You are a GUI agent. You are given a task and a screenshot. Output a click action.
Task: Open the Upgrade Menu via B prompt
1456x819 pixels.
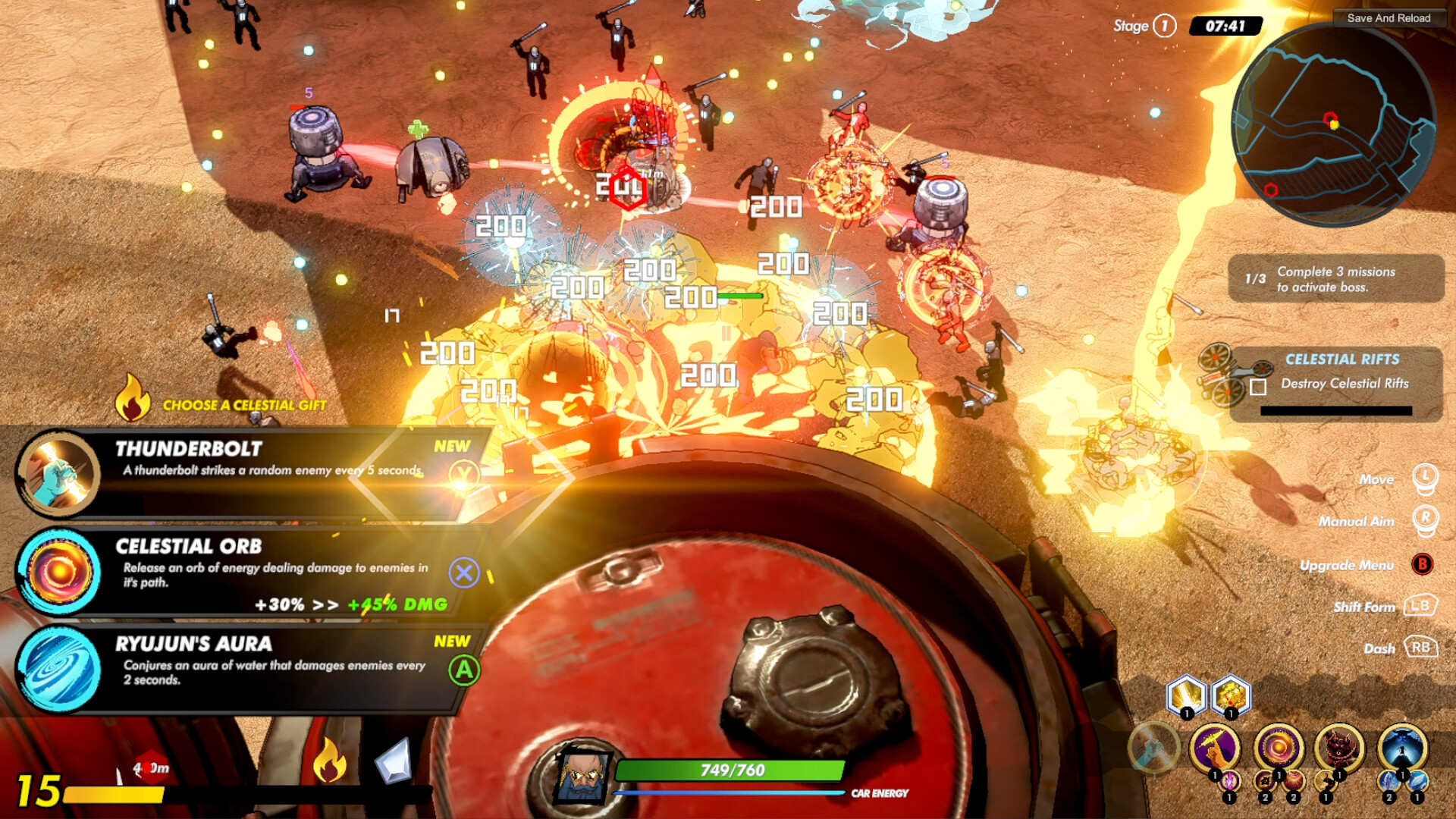point(1423,565)
